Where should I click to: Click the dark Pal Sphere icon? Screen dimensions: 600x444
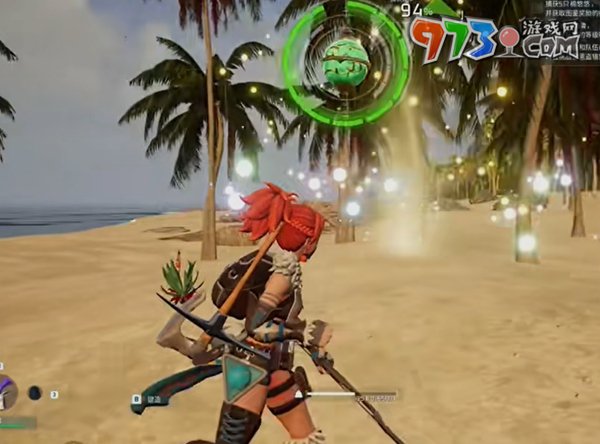[x=35, y=393]
